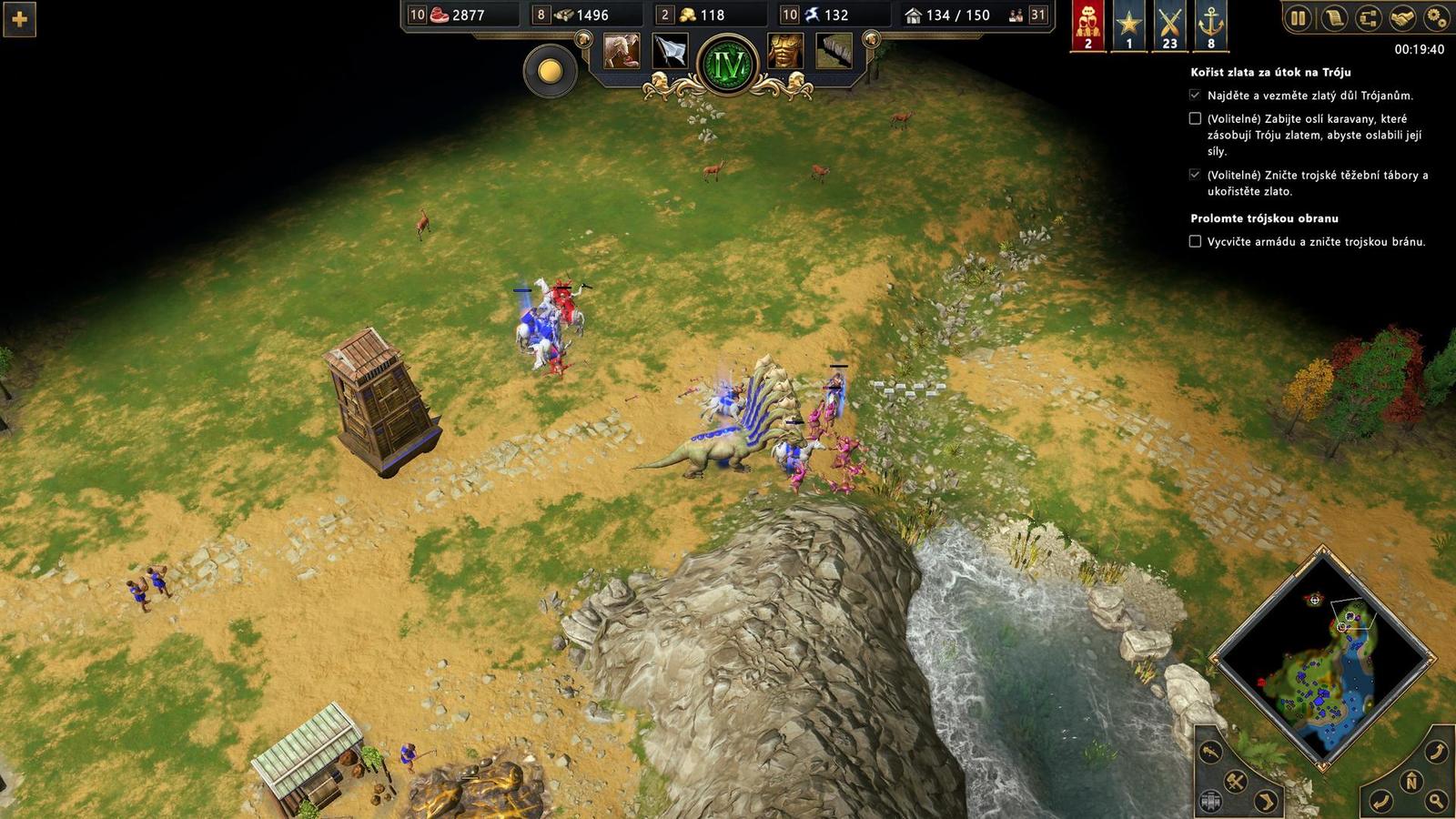The height and width of the screenshot is (819, 1456).
Task: Select the Age IV emblem
Action: (x=728, y=62)
